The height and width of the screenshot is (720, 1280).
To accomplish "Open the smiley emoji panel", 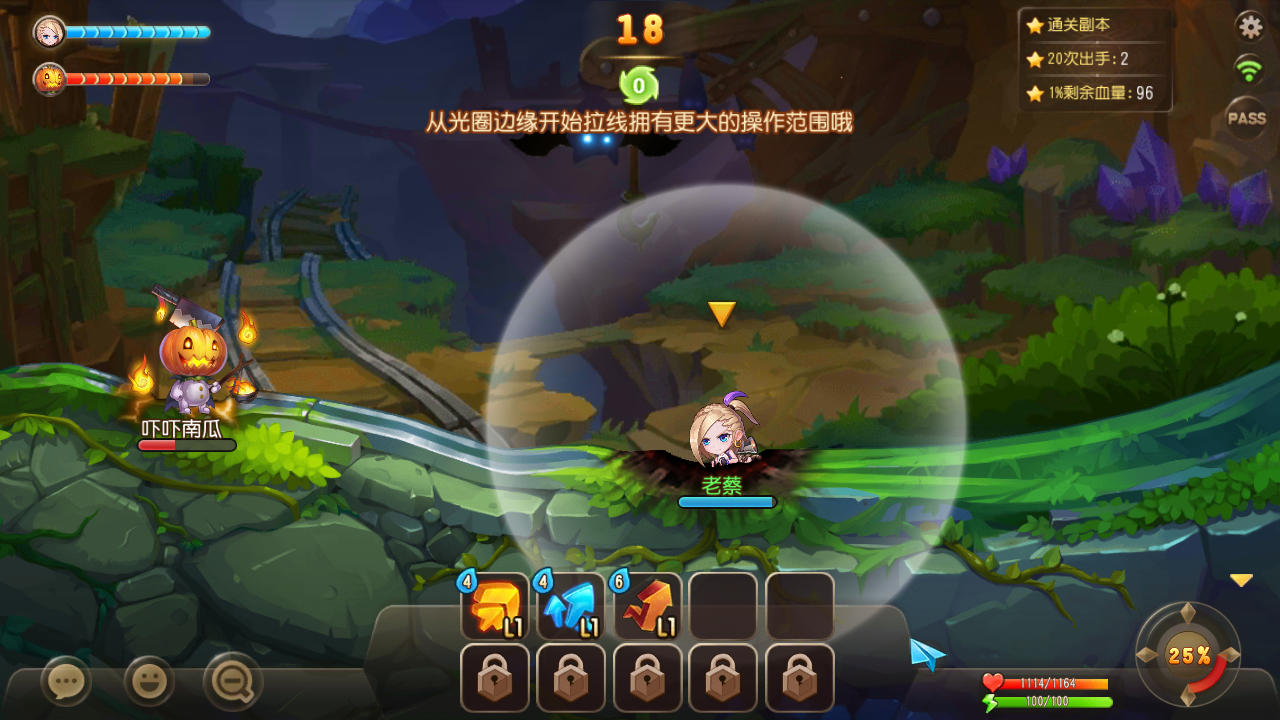I will (149, 683).
